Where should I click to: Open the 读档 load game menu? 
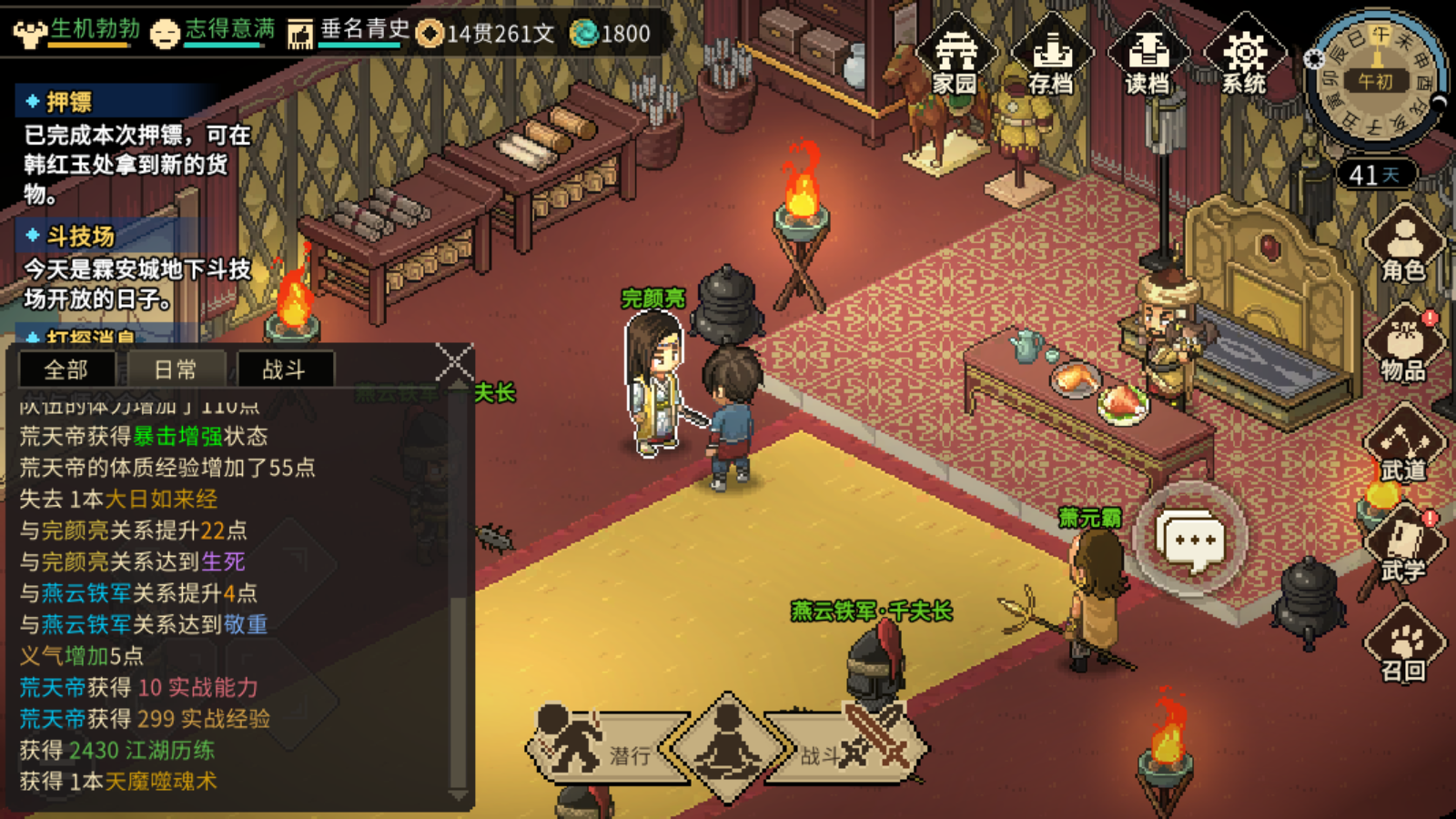(1148, 56)
